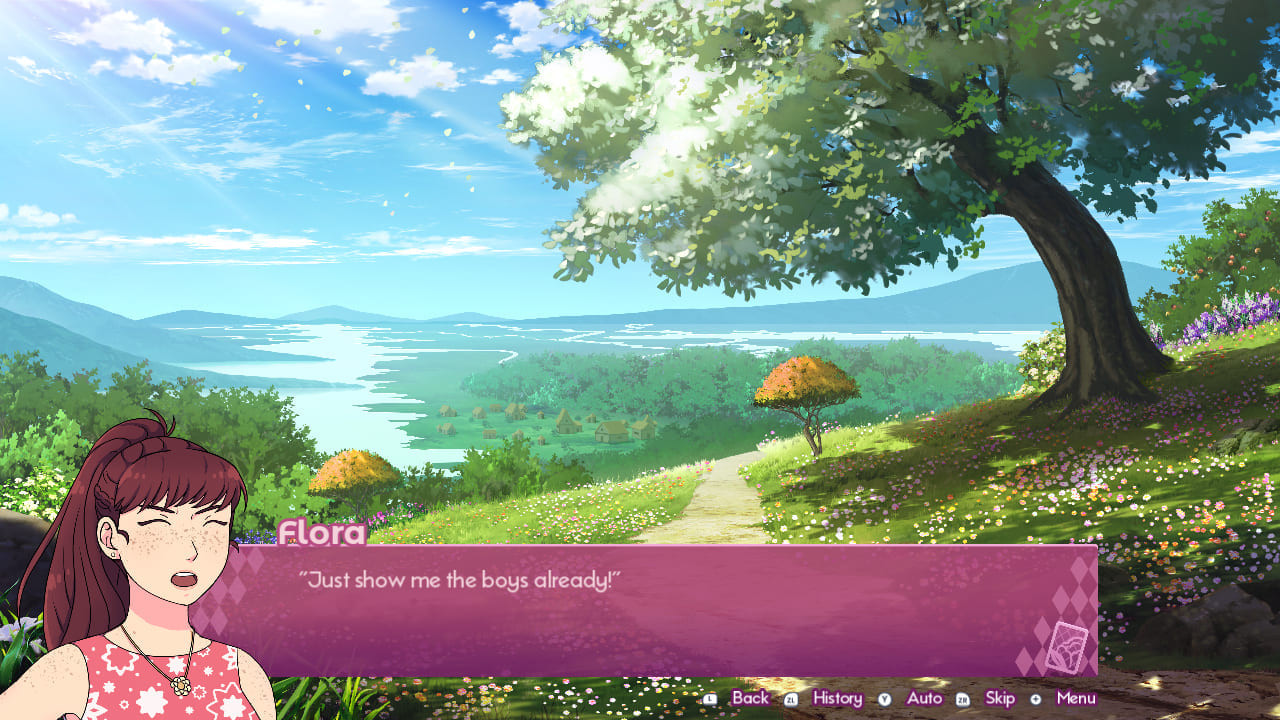Screen dimensions: 1280x720
Task: Open the game Menu
Action: coord(1076,698)
